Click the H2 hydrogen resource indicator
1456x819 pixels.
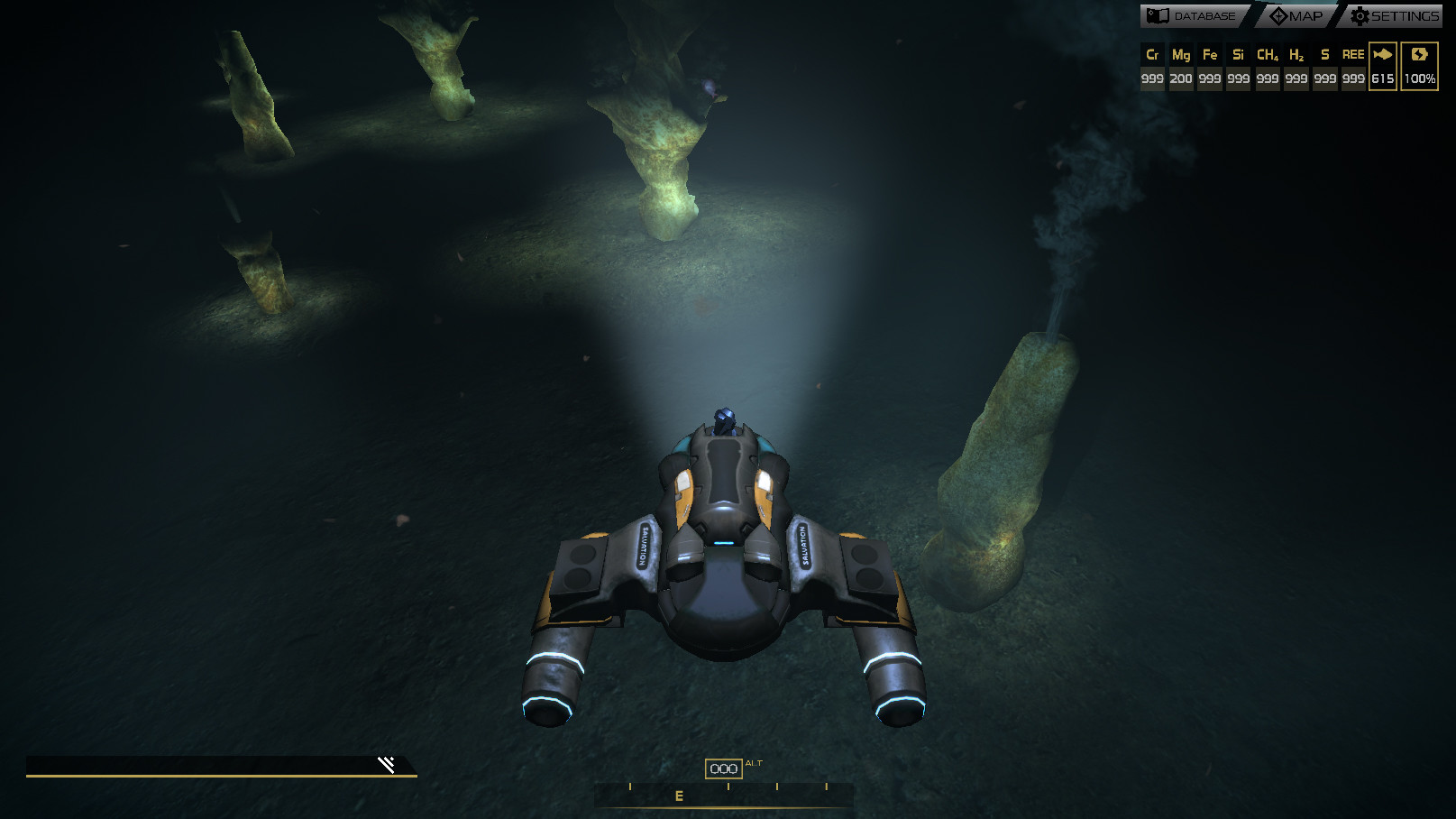(1296, 54)
